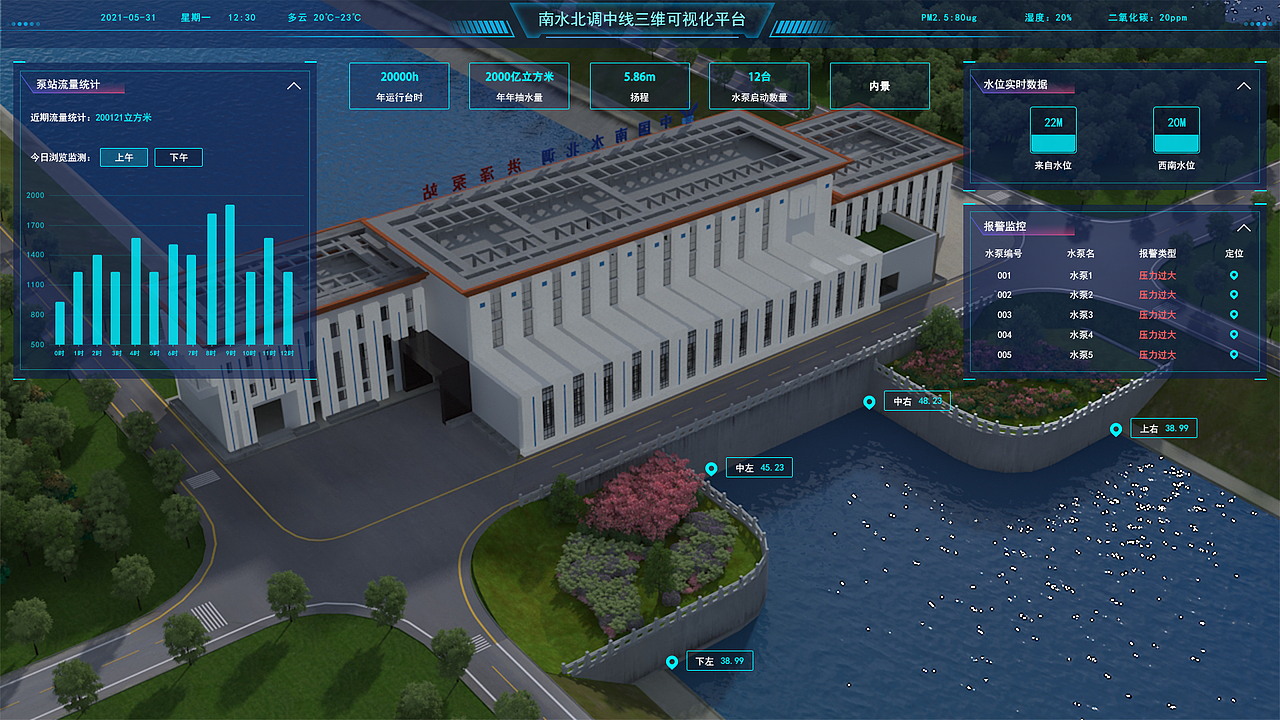The height and width of the screenshot is (720, 1280).
Task: Show 水泵3 location via its pin
Action: 1234,315
